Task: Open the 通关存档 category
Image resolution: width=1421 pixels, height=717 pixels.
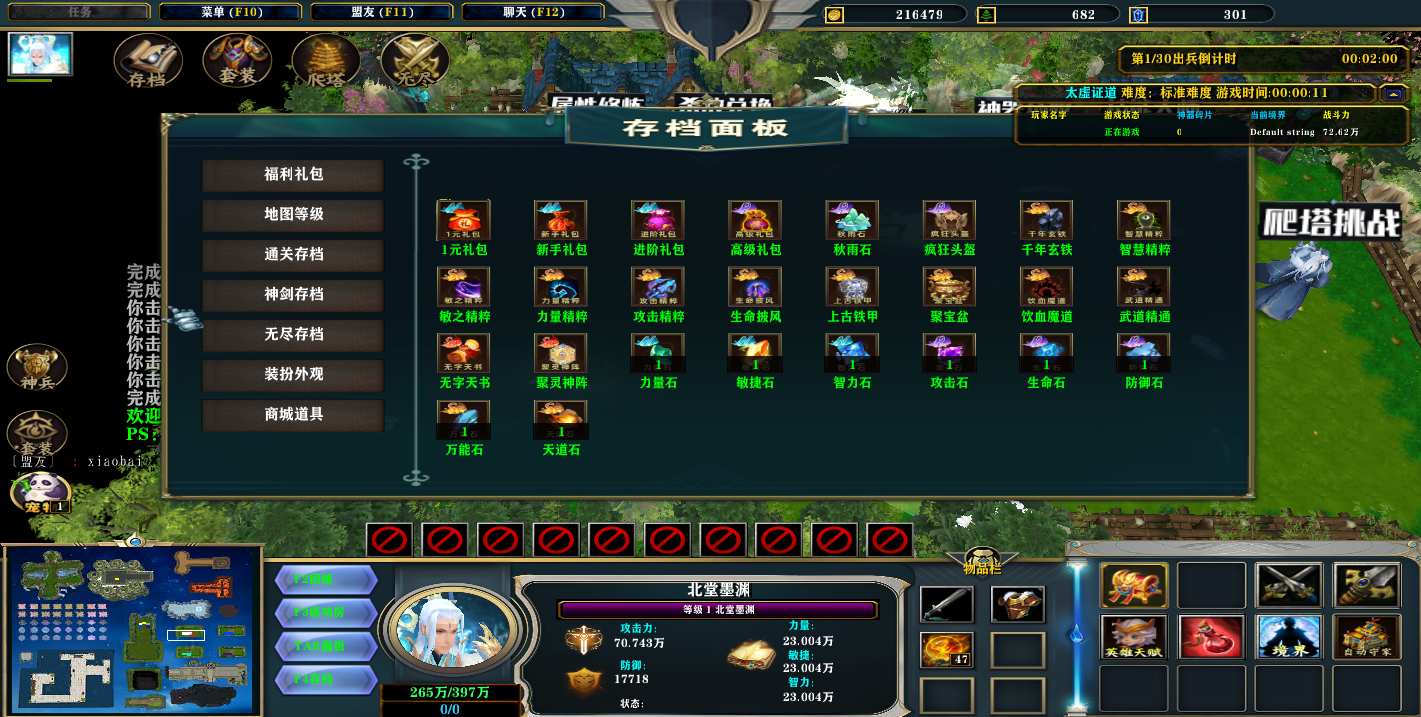Action: pyautogui.click(x=293, y=255)
